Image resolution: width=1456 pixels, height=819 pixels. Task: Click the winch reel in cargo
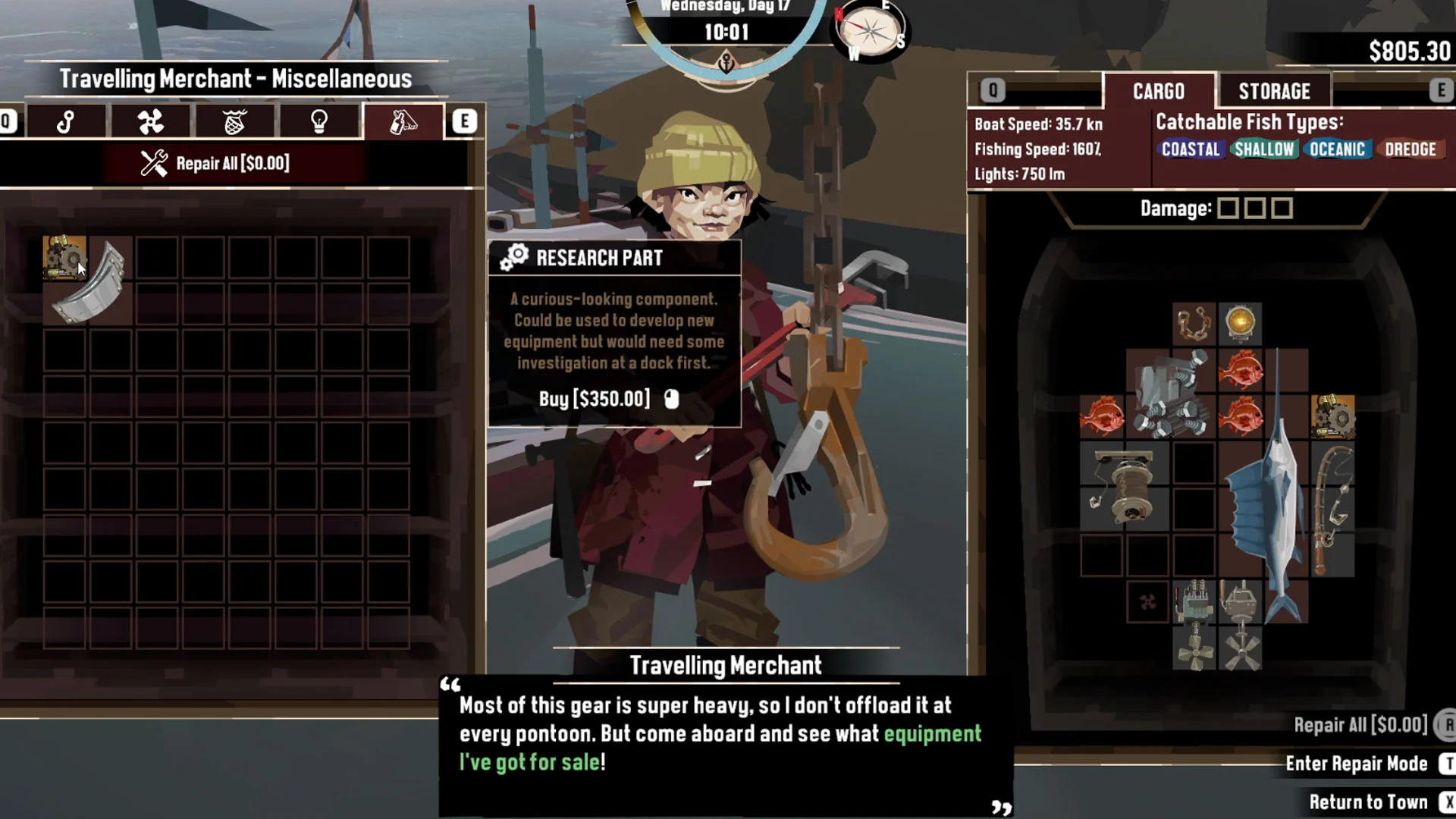point(1124,487)
